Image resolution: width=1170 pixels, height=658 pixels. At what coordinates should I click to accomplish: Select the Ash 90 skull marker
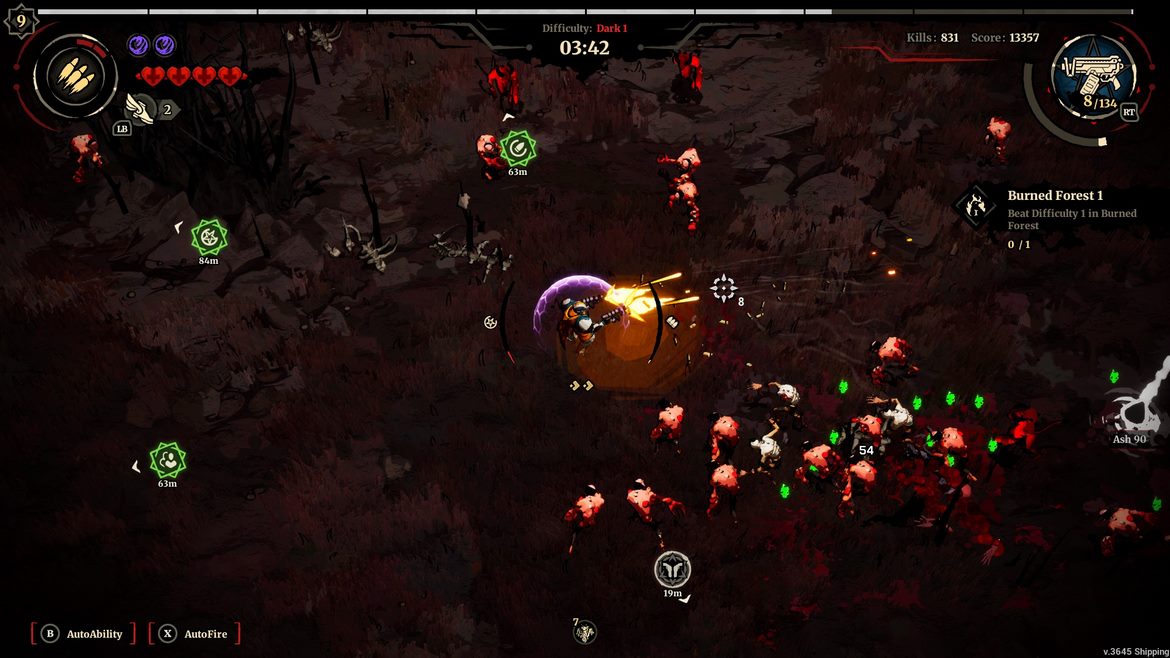tap(1133, 412)
